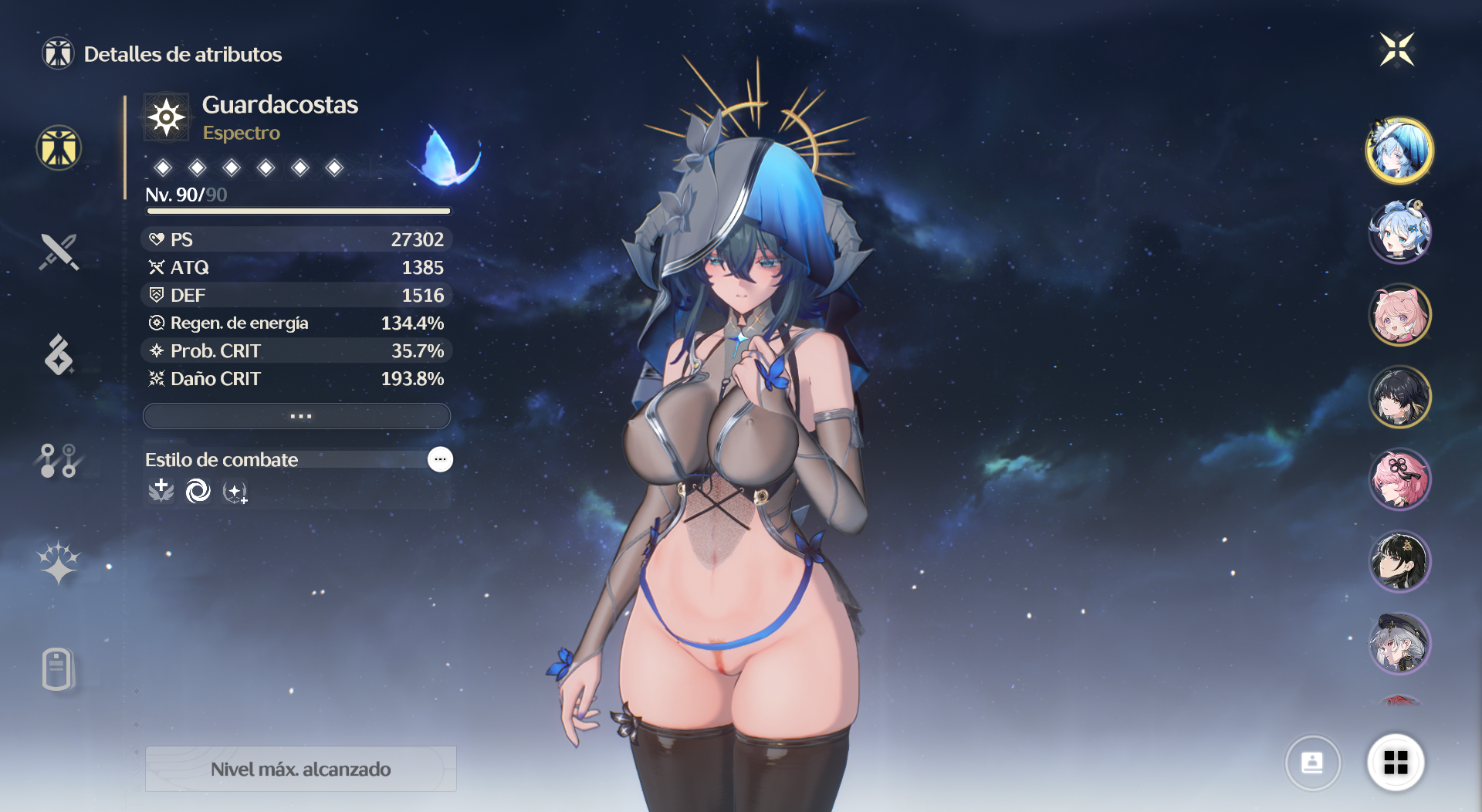The width and height of the screenshot is (1482, 812).
Task: Close the attribute details screen
Action: [1396, 50]
